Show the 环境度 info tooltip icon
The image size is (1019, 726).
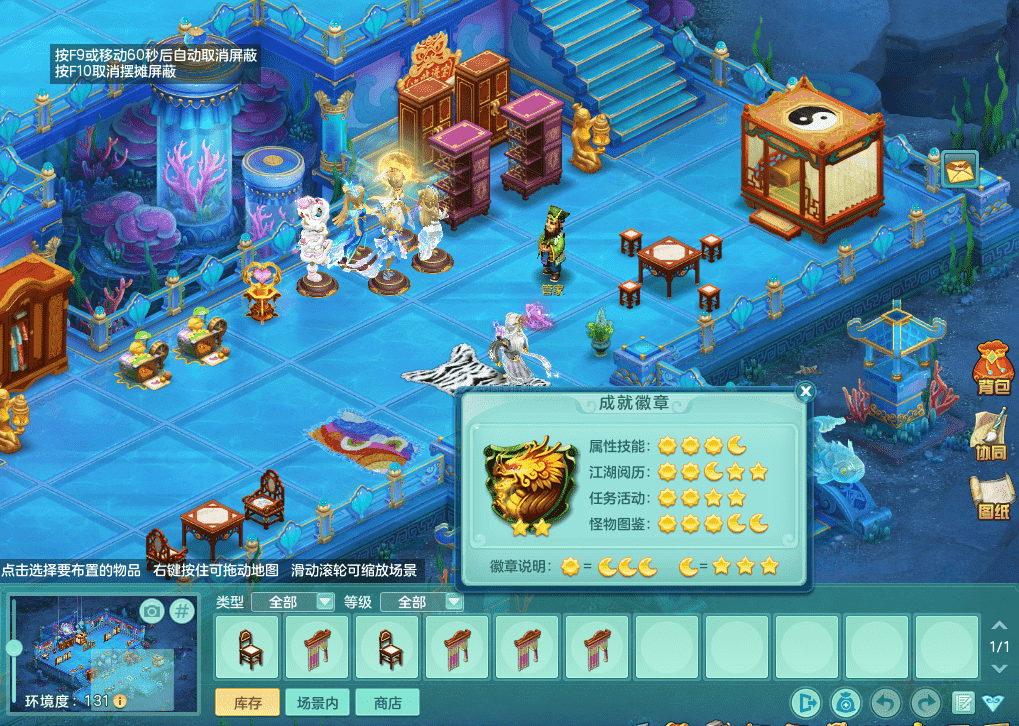pyautogui.click(x=120, y=701)
